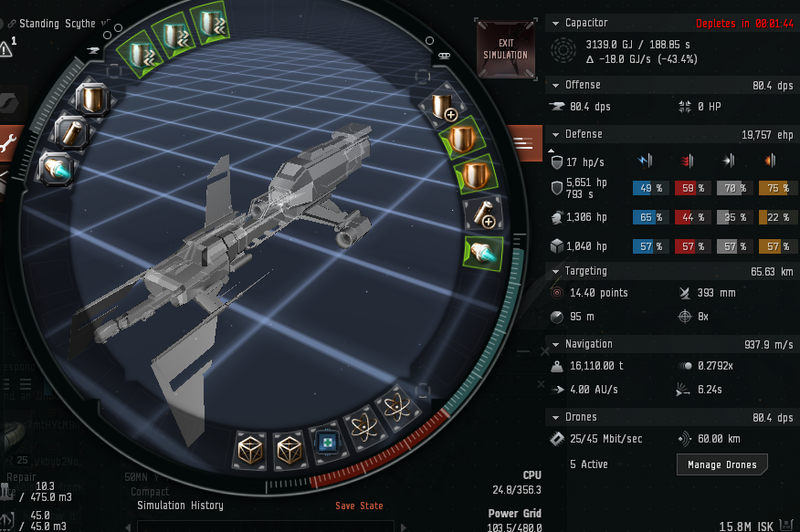Open Simulation History
The image size is (800, 532).
coord(179,506)
